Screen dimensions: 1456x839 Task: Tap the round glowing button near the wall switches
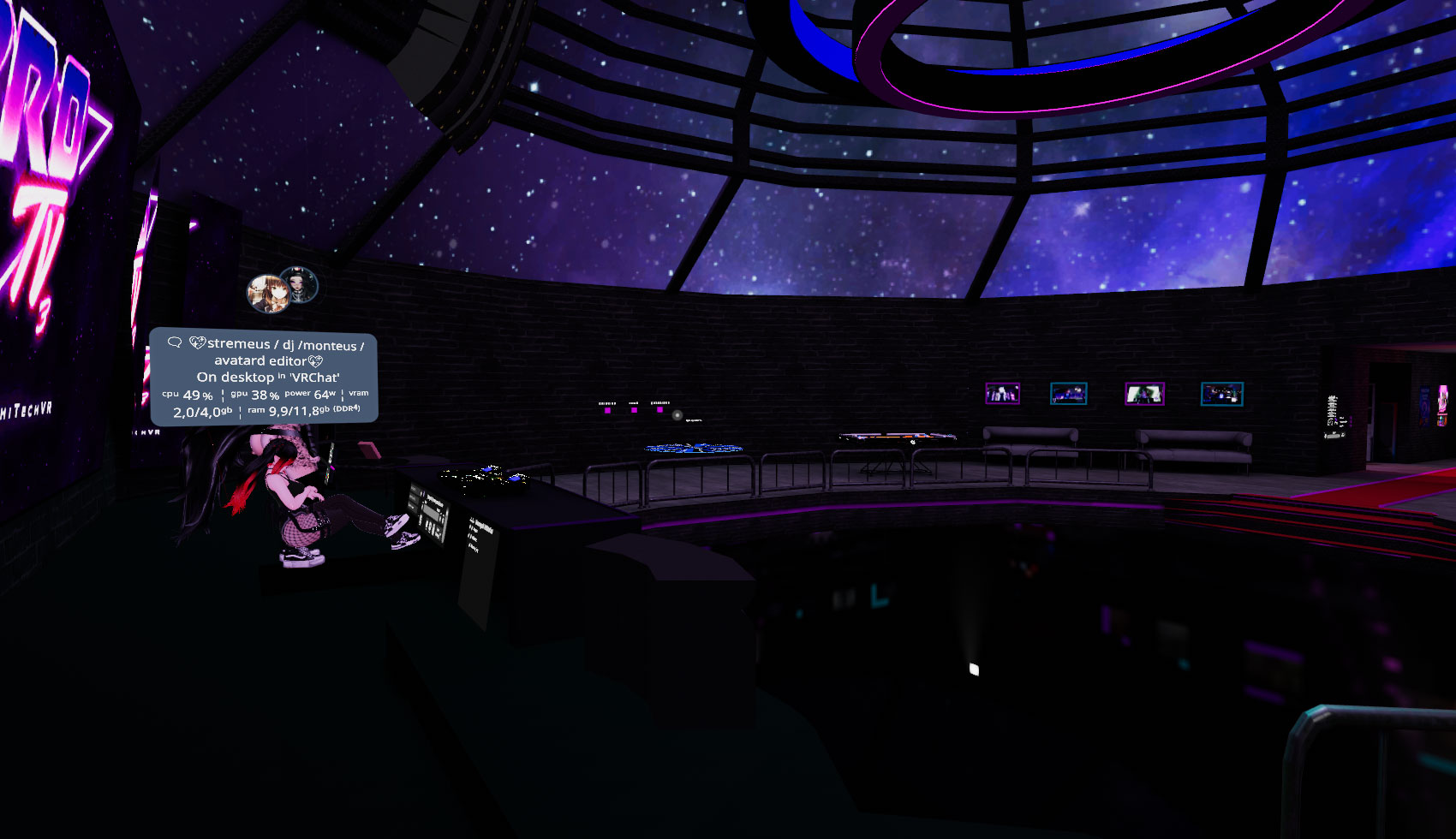coord(677,415)
